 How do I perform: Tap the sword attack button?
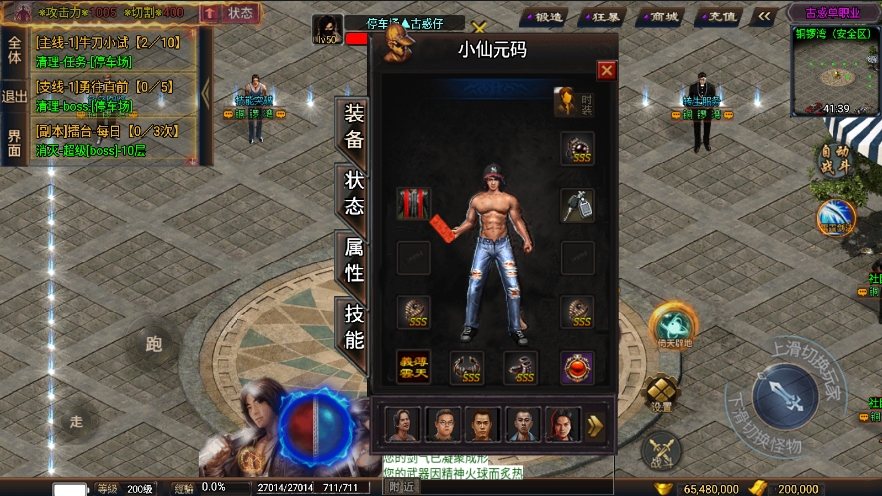786,397
